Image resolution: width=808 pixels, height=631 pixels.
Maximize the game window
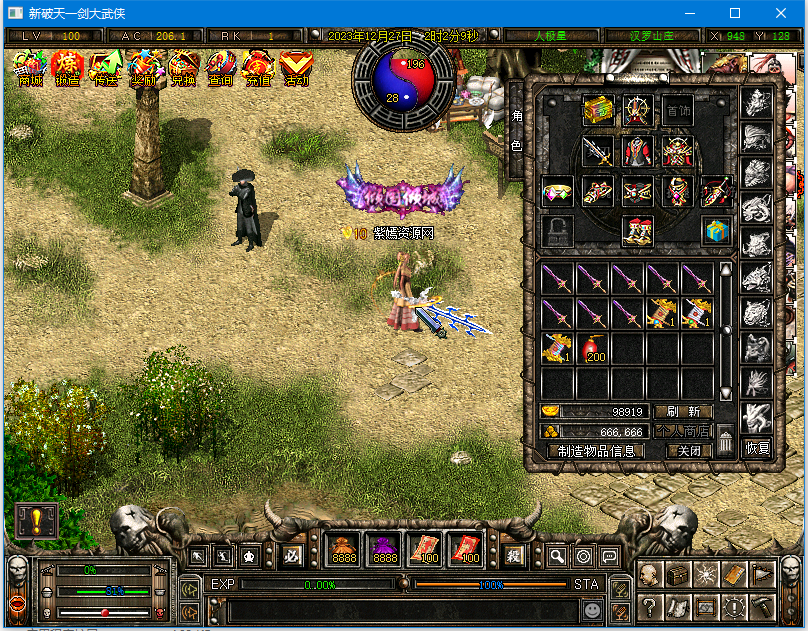click(735, 13)
